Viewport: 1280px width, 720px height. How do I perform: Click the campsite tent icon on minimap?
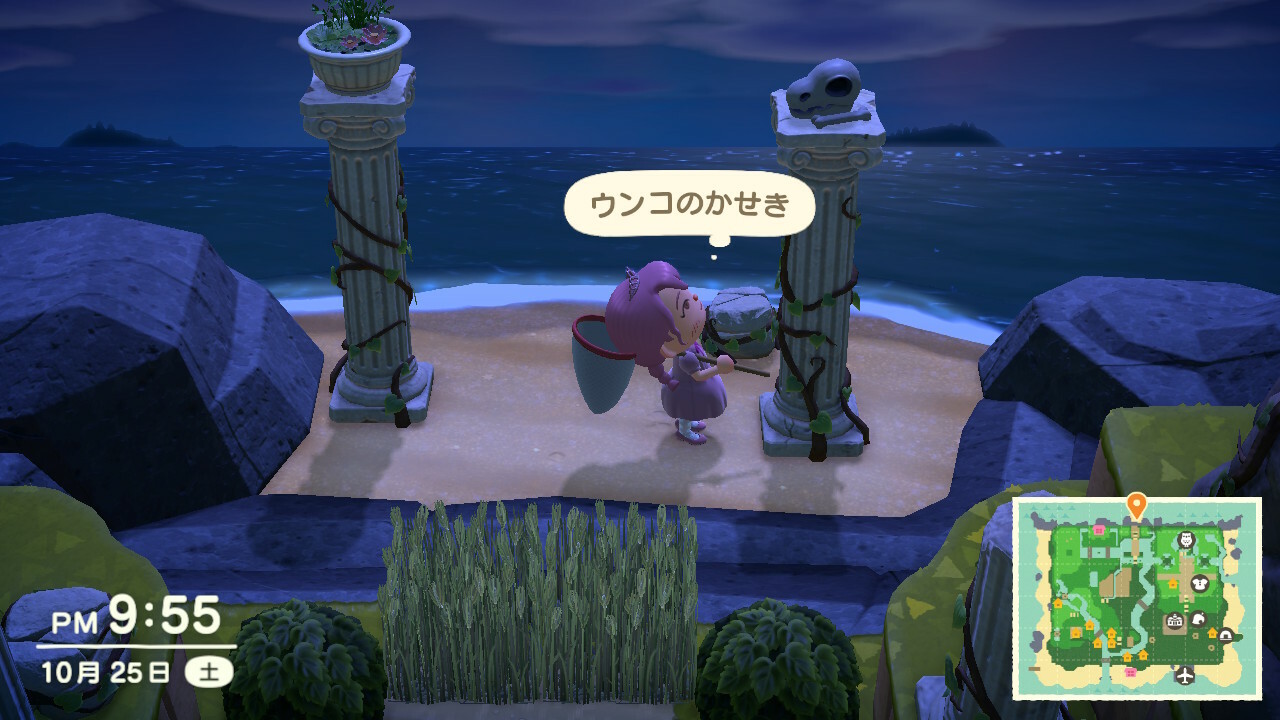click(1225, 634)
